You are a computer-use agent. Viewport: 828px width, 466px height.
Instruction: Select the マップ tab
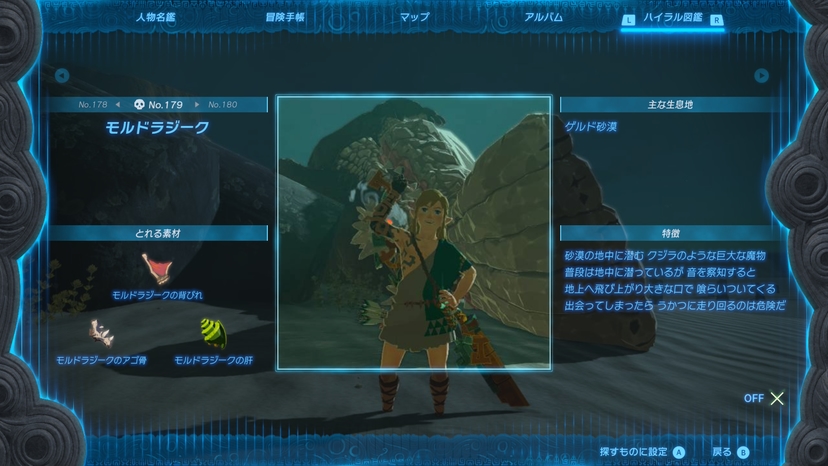414,17
